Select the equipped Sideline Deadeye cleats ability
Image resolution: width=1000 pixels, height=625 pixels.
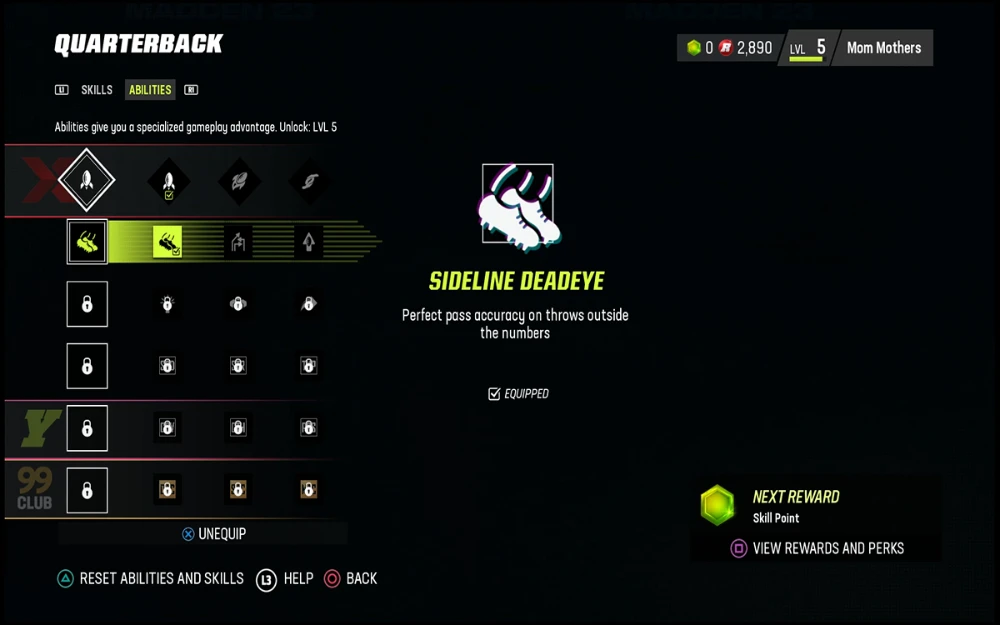[167, 242]
